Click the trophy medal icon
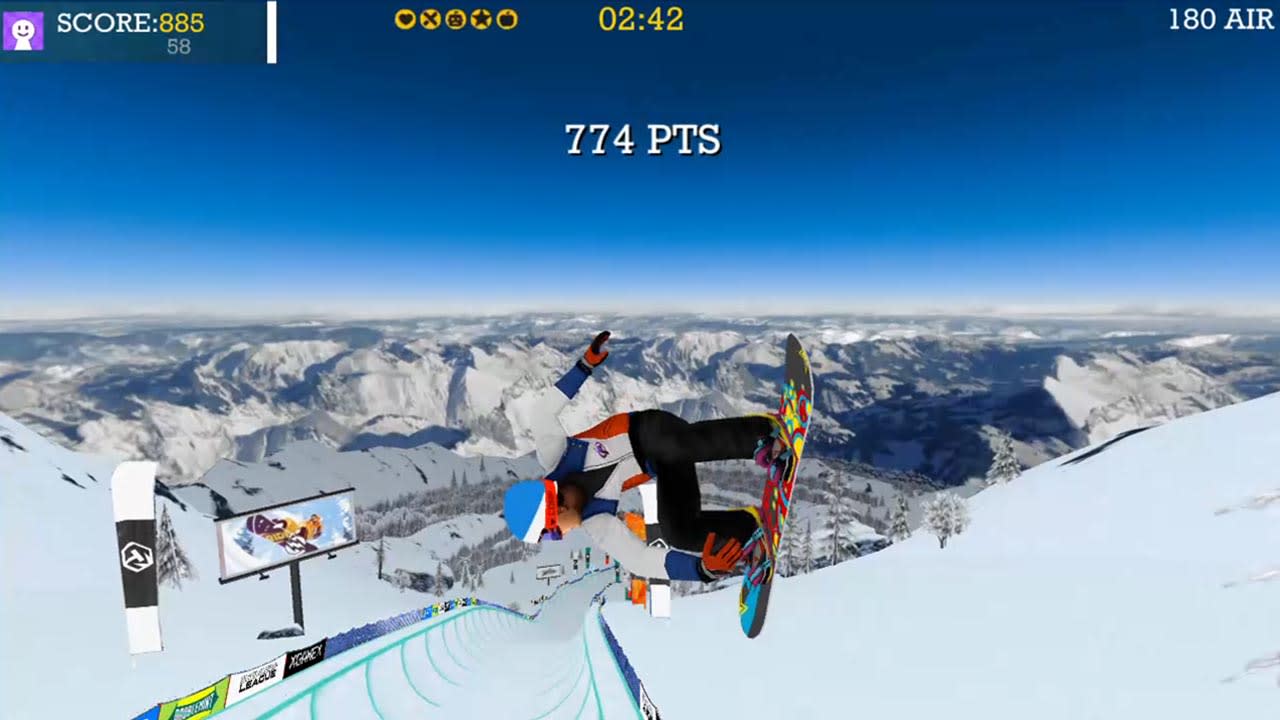 click(507, 18)
